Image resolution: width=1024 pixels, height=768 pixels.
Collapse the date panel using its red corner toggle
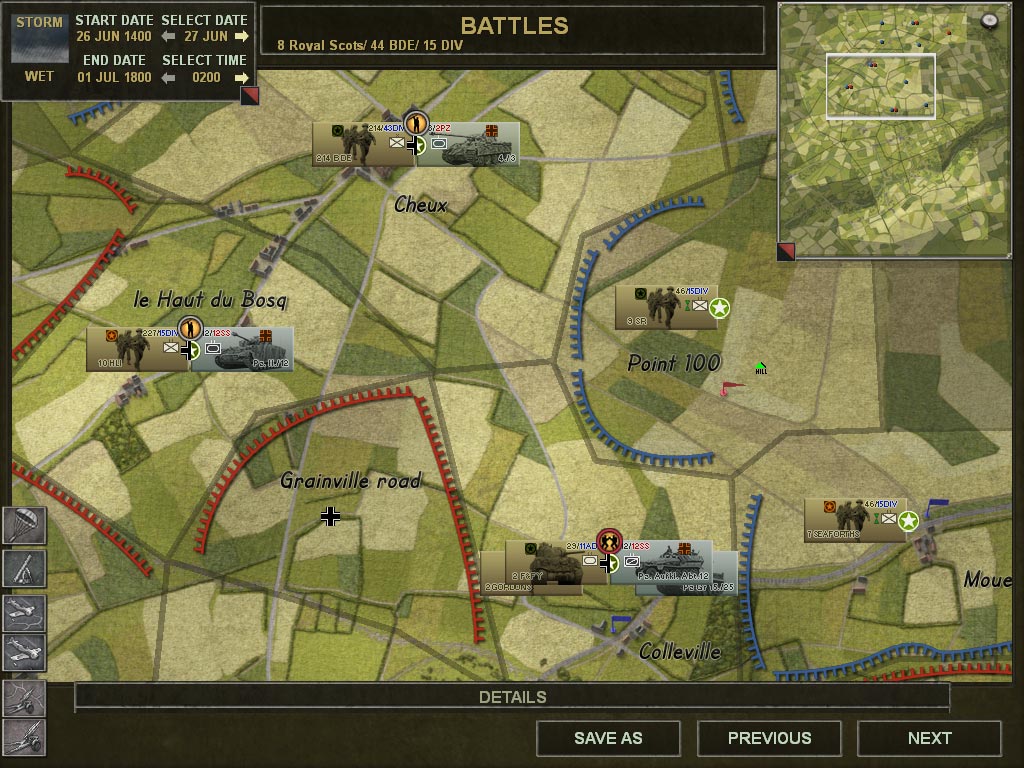pyautogui.click(x=249, y=96)
